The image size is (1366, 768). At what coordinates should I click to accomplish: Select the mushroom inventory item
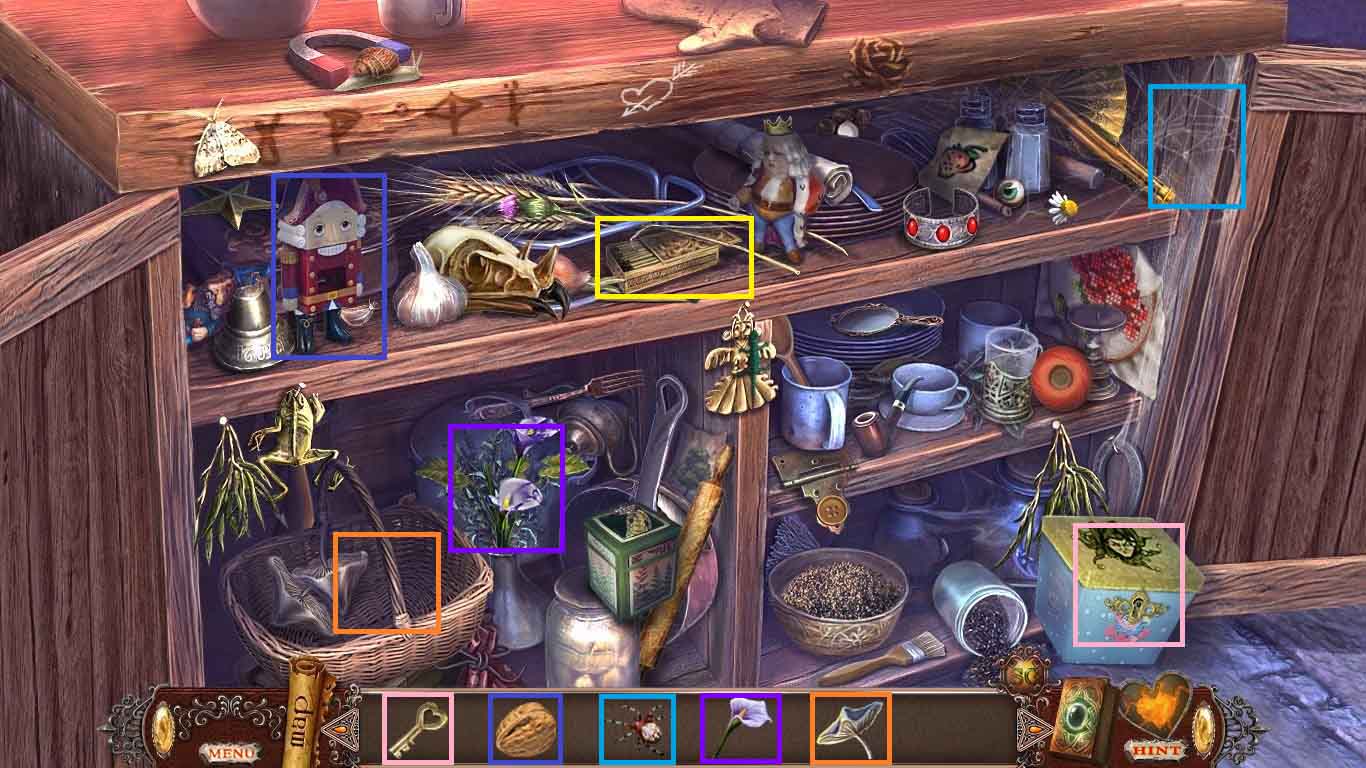coord(850,728)
